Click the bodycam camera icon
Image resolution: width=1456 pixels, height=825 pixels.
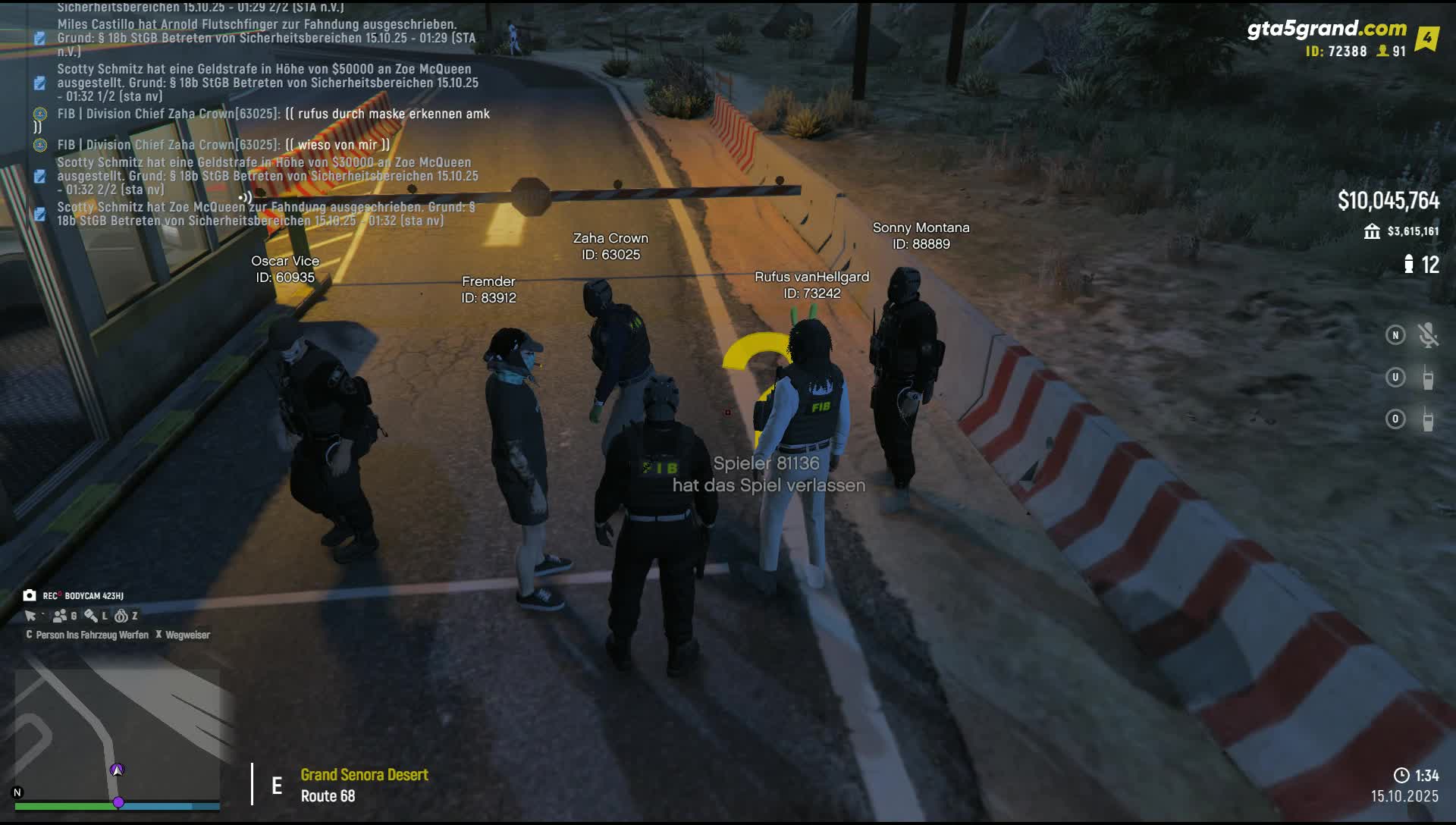[30, 596]
